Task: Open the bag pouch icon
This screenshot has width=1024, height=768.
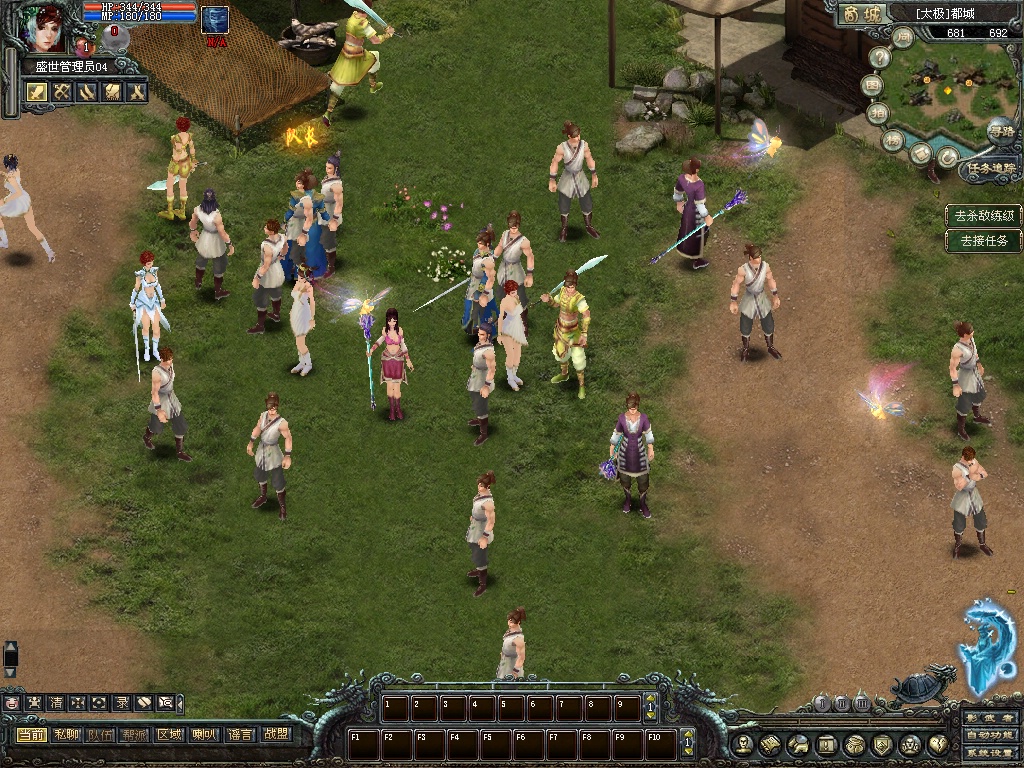Action: 854,744
